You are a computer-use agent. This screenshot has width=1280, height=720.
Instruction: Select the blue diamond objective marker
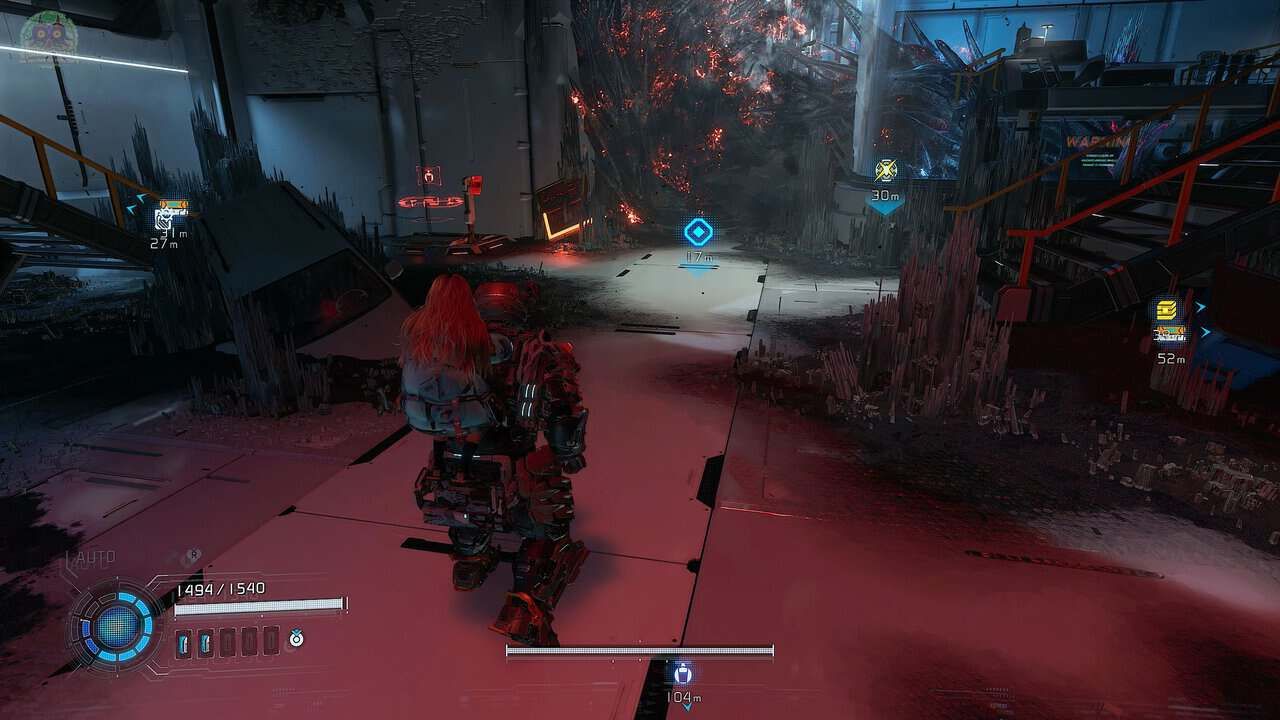point(698,233)
